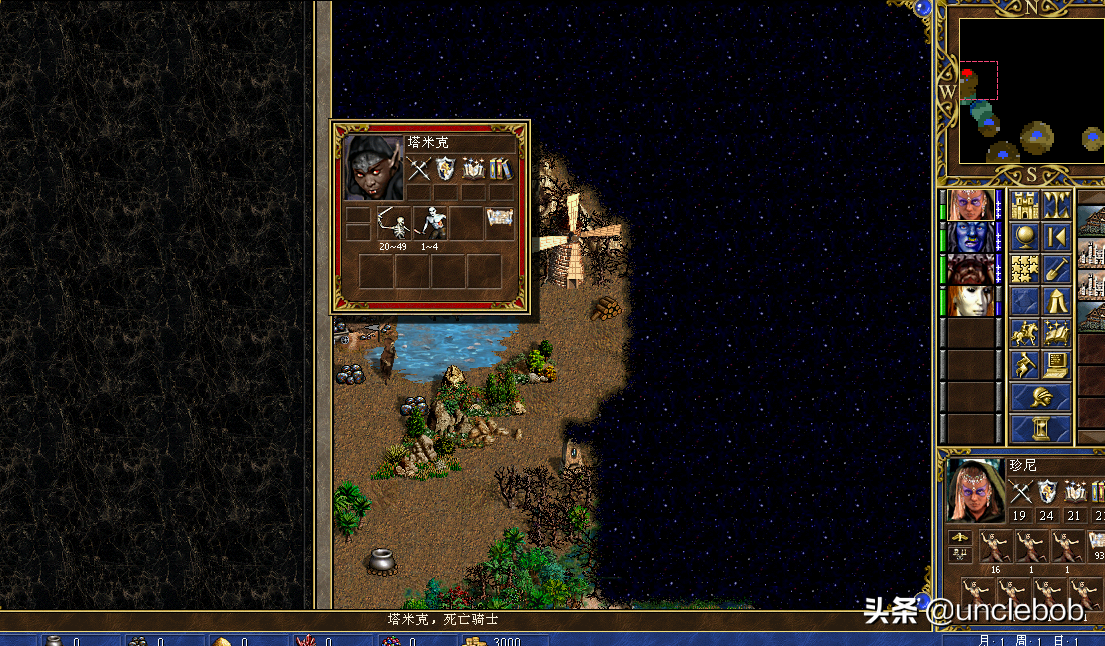Activate the shovel dig button

coord(1056,270)
